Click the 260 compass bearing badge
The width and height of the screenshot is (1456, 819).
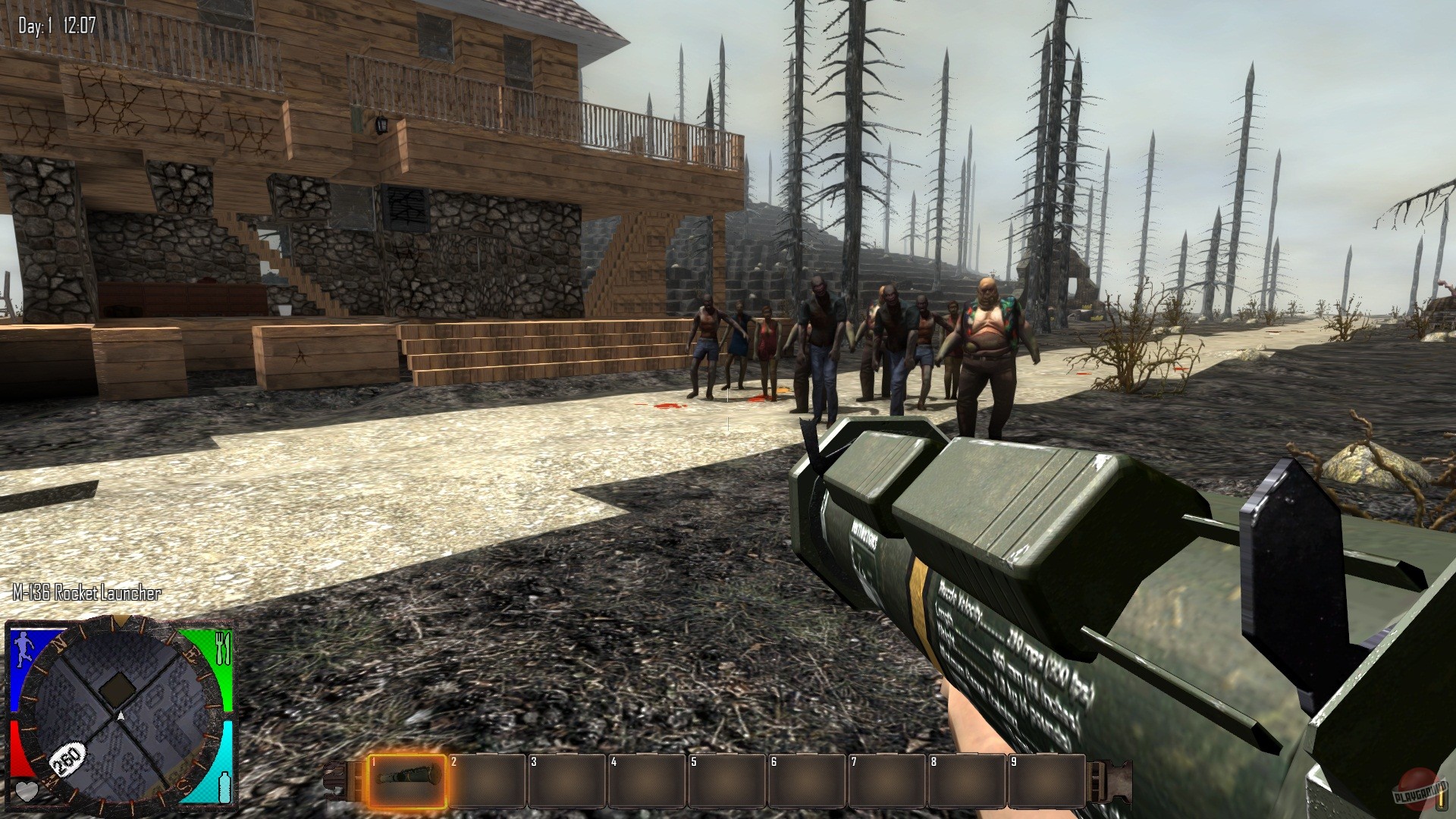tap(67, 758)
